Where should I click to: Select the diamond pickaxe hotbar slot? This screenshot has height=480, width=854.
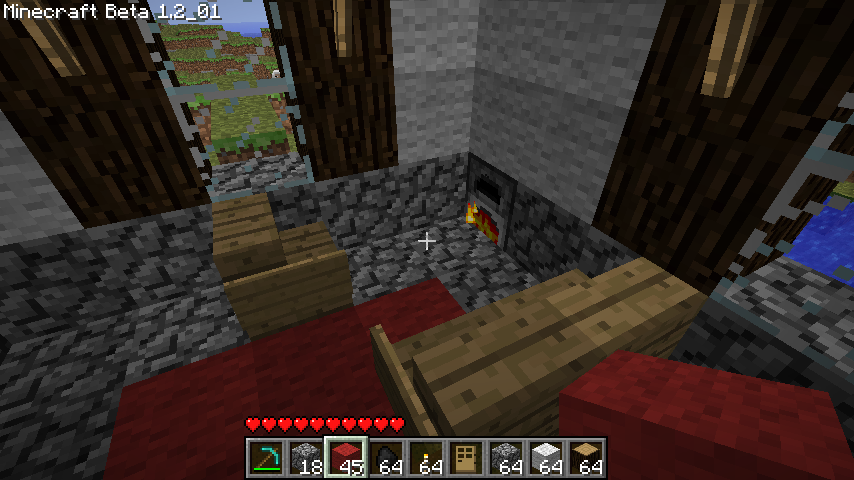[x=266, y=458]
